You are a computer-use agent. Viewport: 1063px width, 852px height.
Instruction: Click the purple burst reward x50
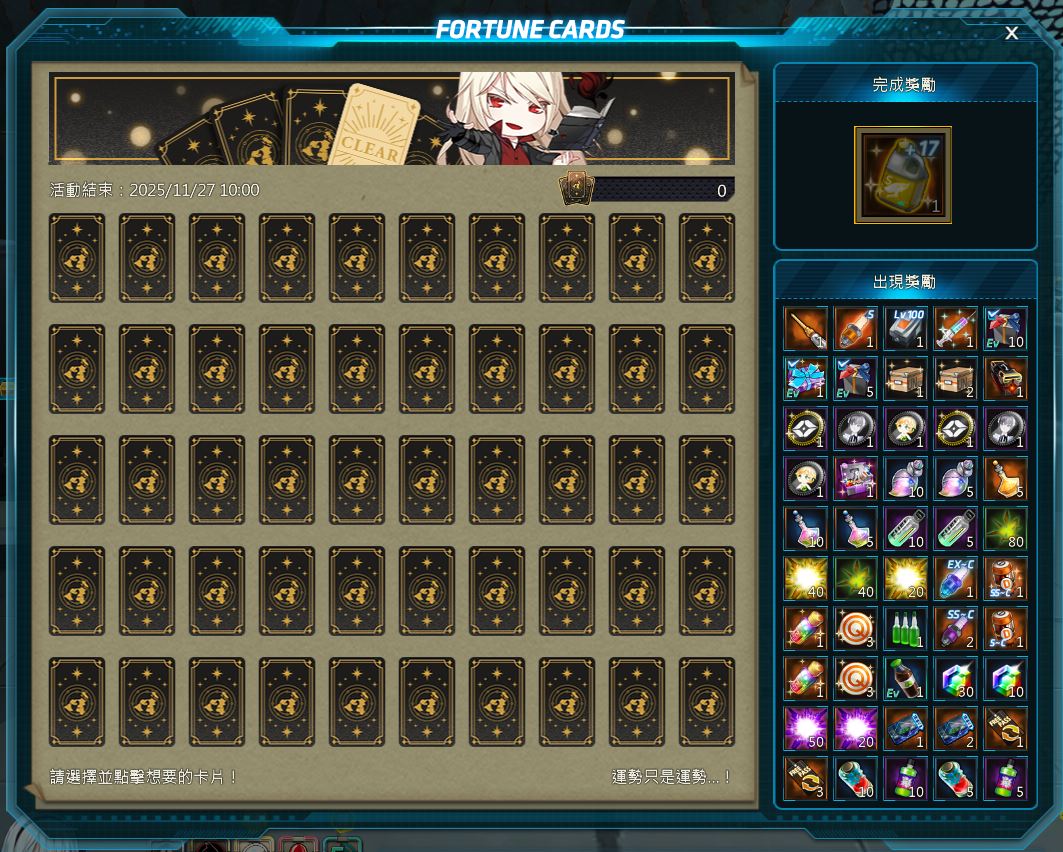tap(805, 728)
